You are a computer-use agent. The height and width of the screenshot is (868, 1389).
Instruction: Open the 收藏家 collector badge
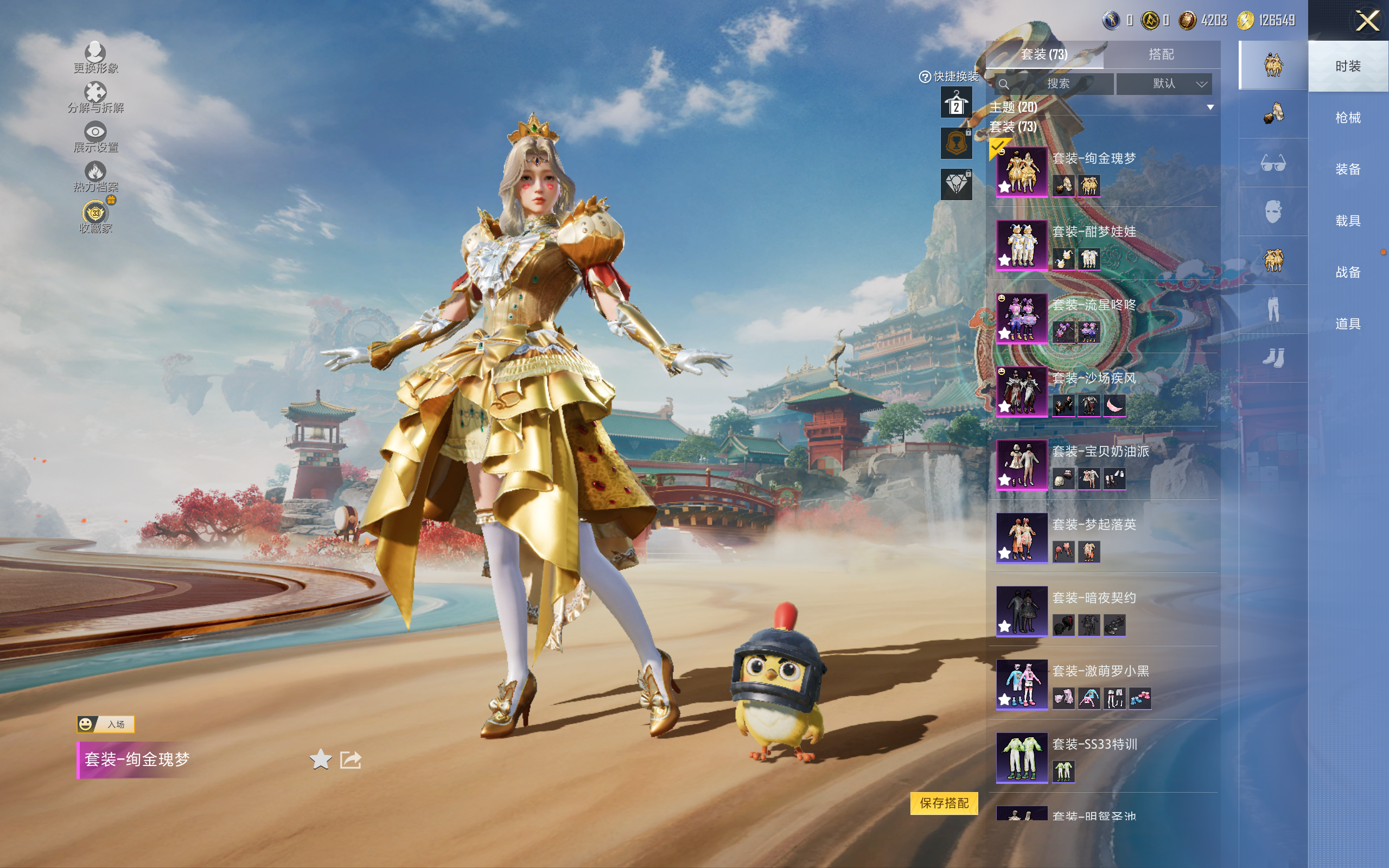pos(95,216)
